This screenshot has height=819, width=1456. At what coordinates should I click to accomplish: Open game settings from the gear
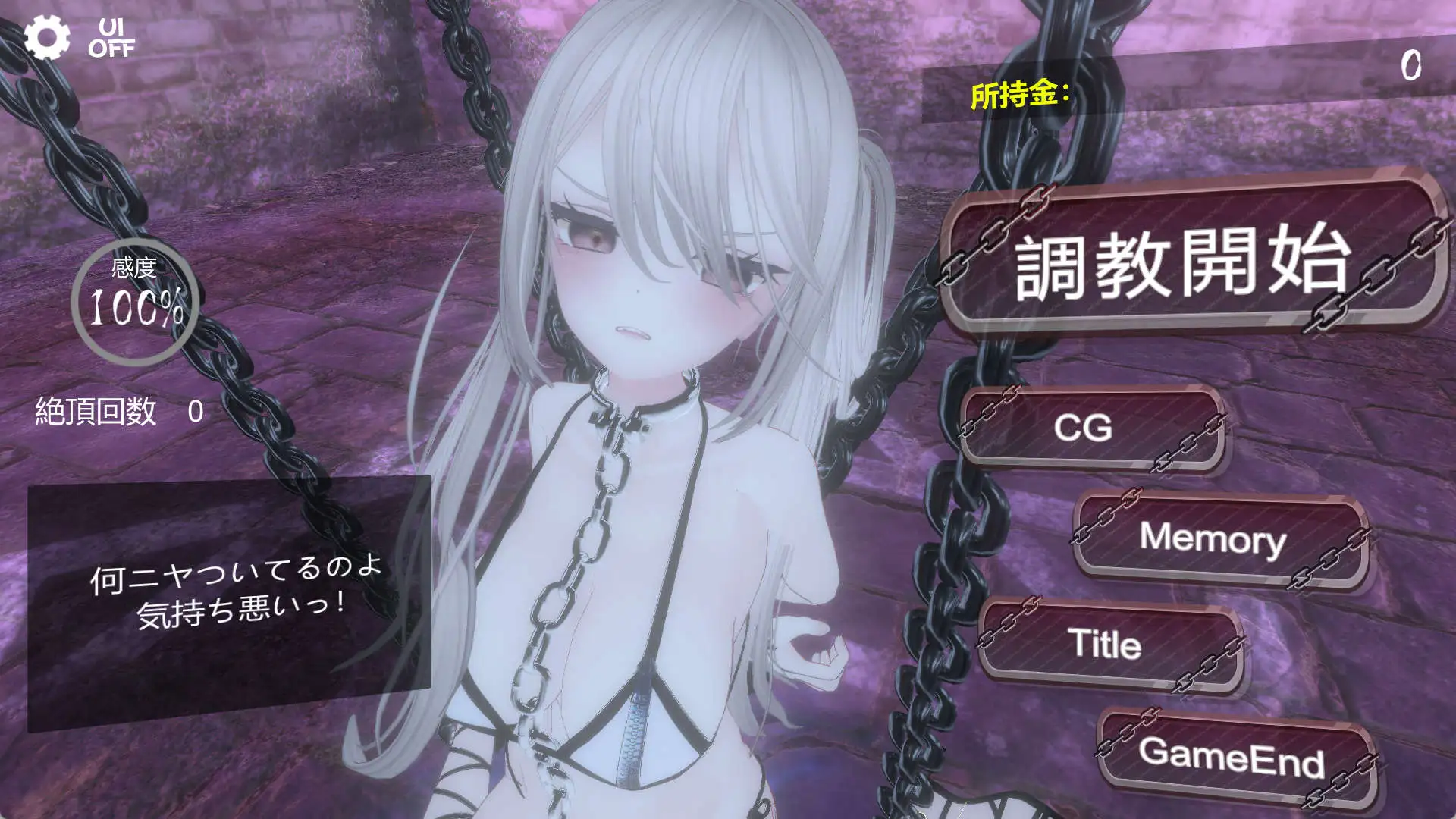tap(47, 36)
